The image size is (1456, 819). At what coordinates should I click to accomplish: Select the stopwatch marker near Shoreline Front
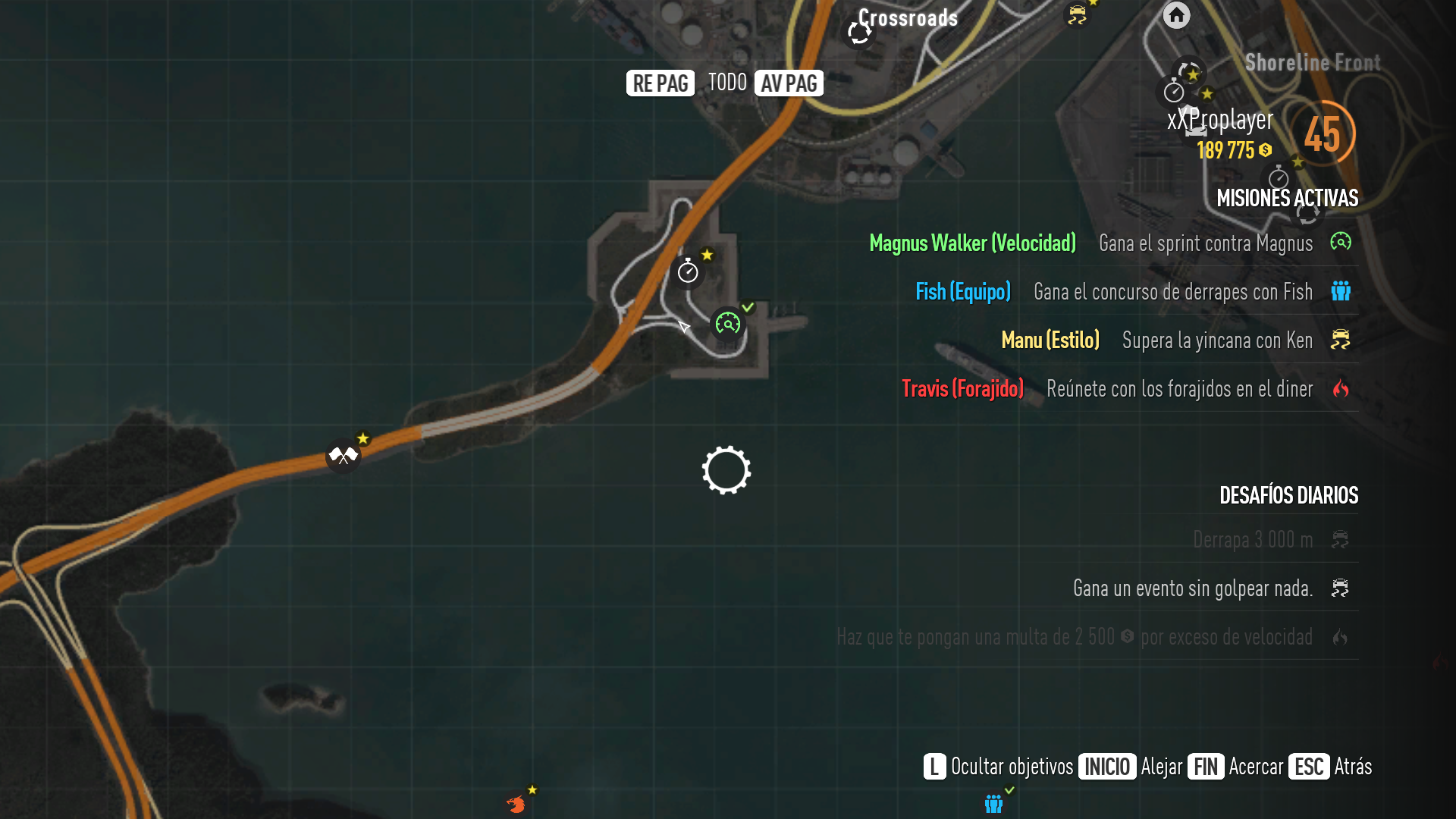tap(1174, 93)
